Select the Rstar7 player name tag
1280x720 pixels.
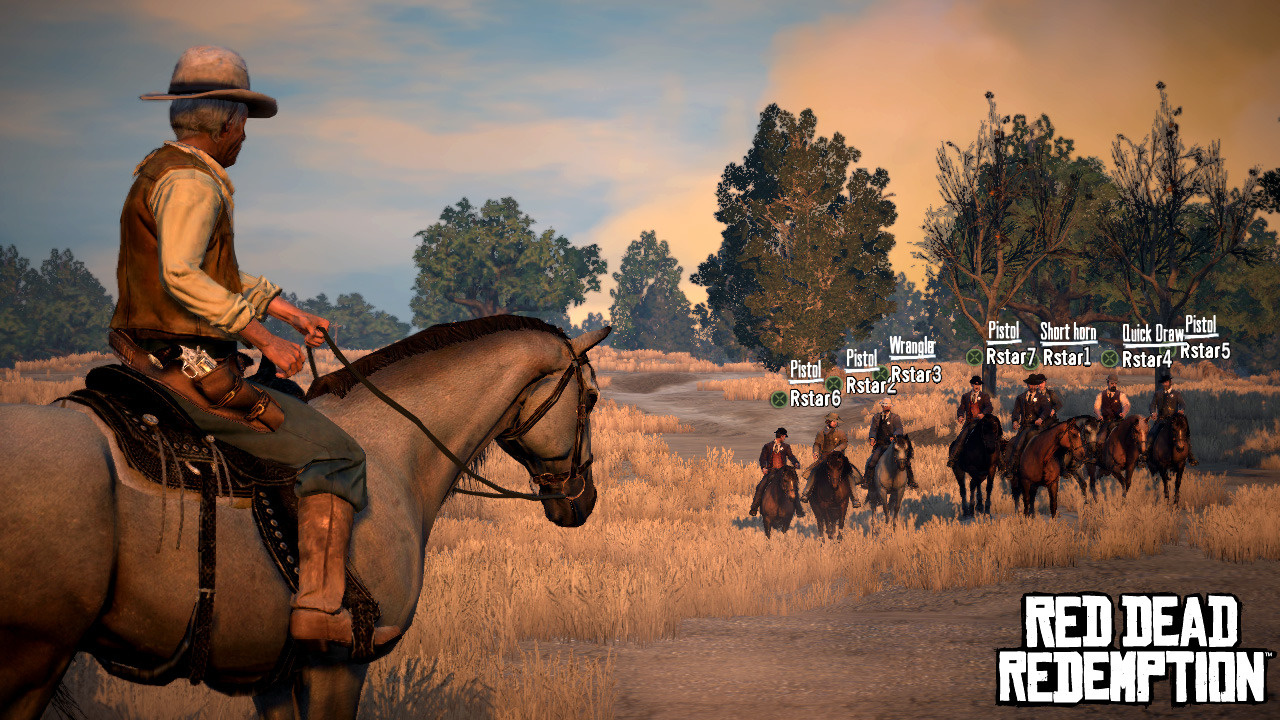coord(1010,356)
